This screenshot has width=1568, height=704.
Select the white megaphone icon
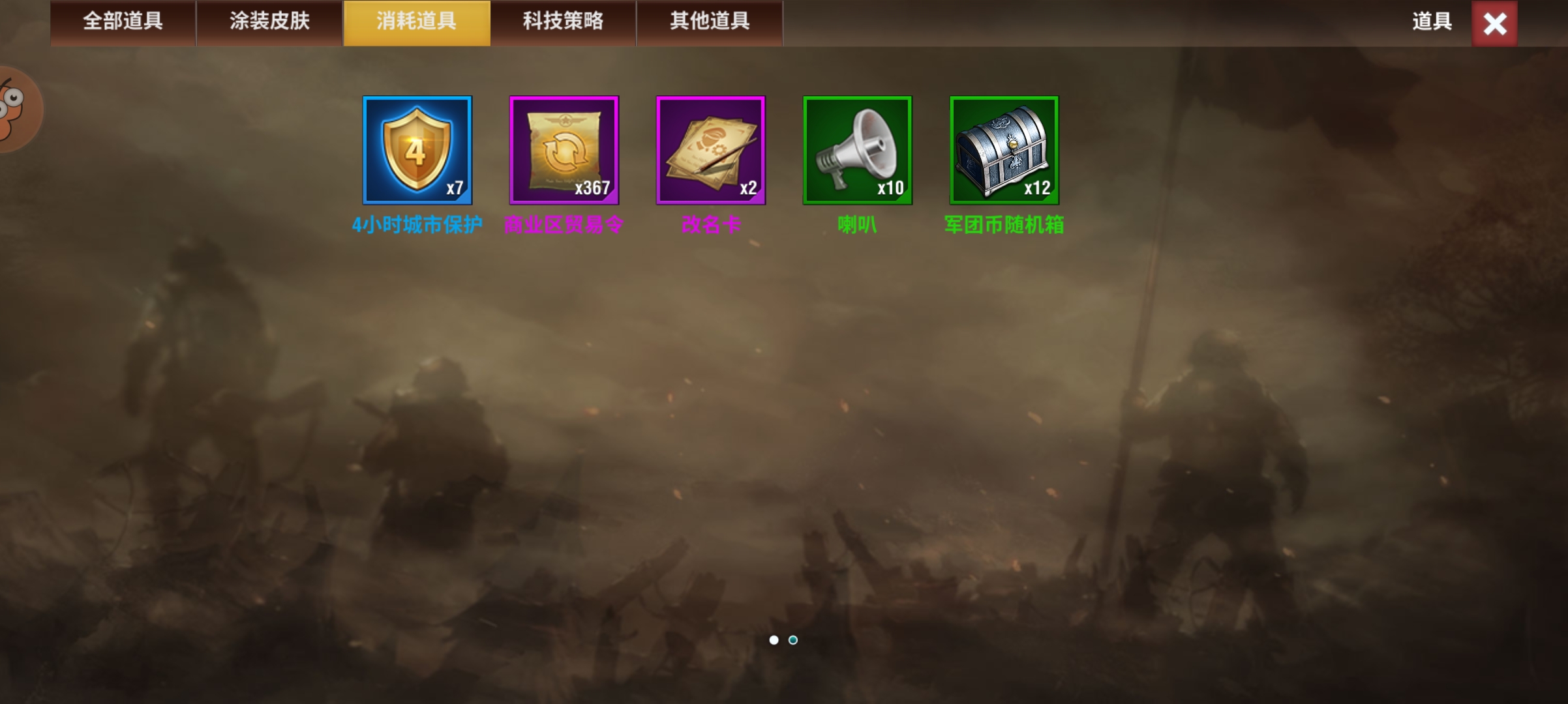pyautogui.click(x=857, y=150)
